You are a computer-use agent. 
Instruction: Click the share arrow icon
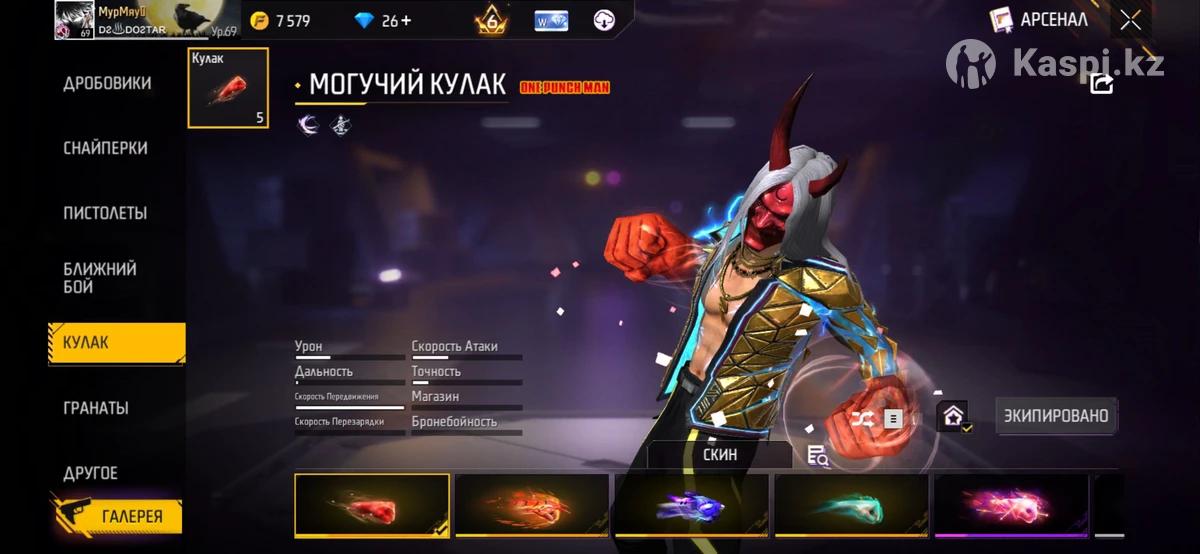click(1101, 84)
